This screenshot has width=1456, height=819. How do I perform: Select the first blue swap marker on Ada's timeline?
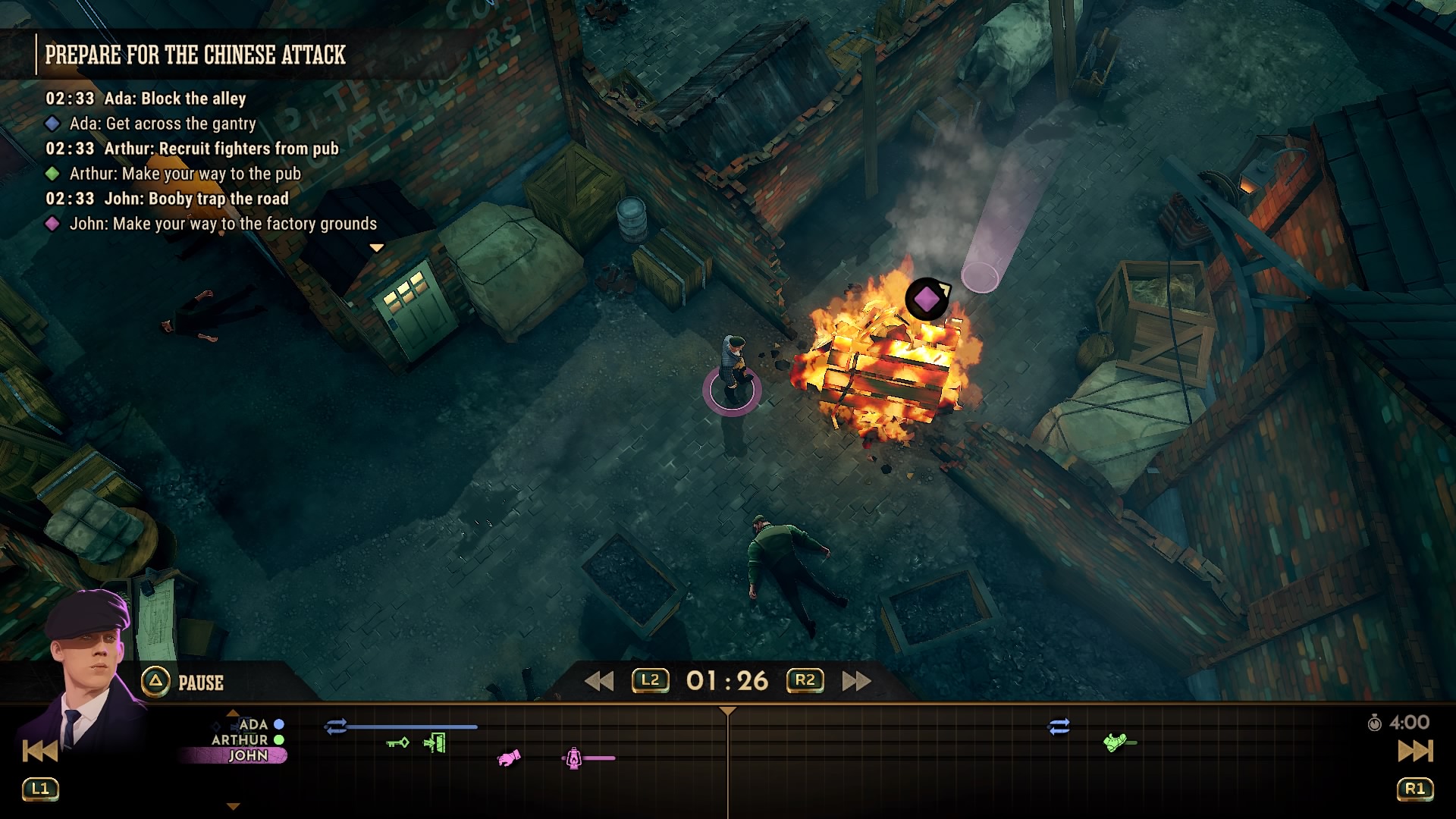(335, 726)
